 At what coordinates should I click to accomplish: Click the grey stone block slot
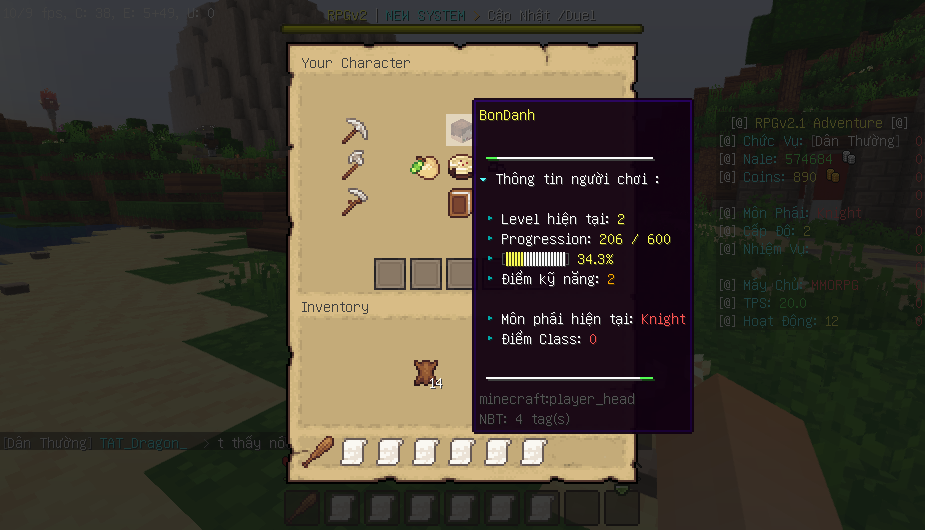pos(459,130)
